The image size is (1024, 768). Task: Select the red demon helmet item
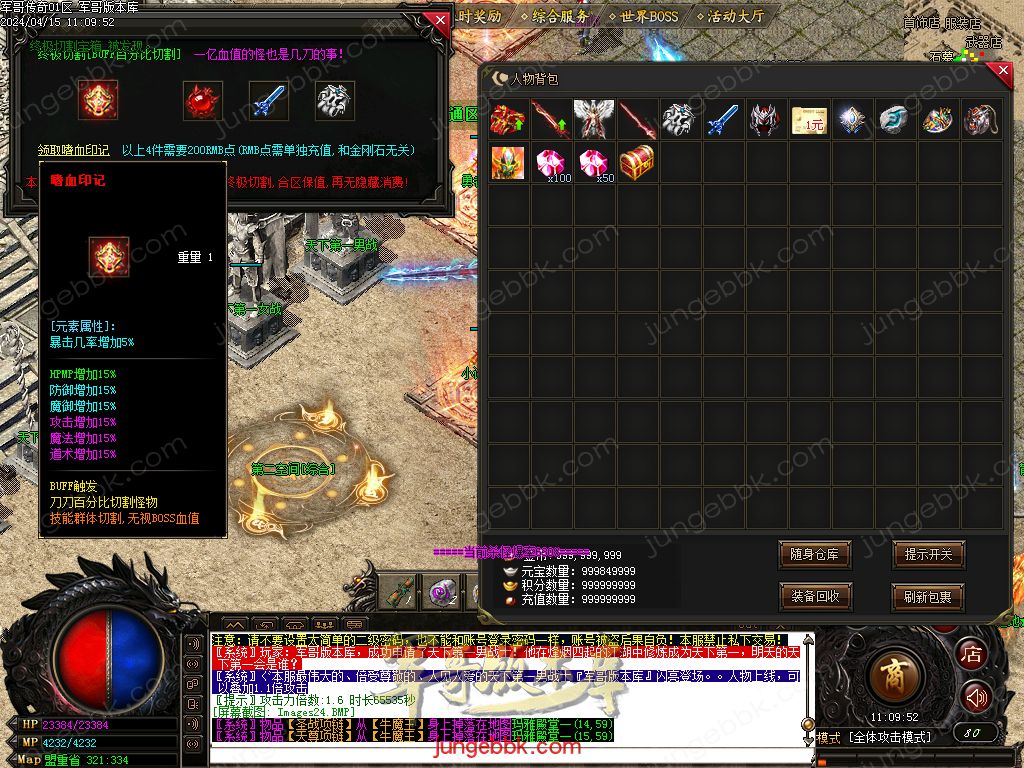coord(766,119)
